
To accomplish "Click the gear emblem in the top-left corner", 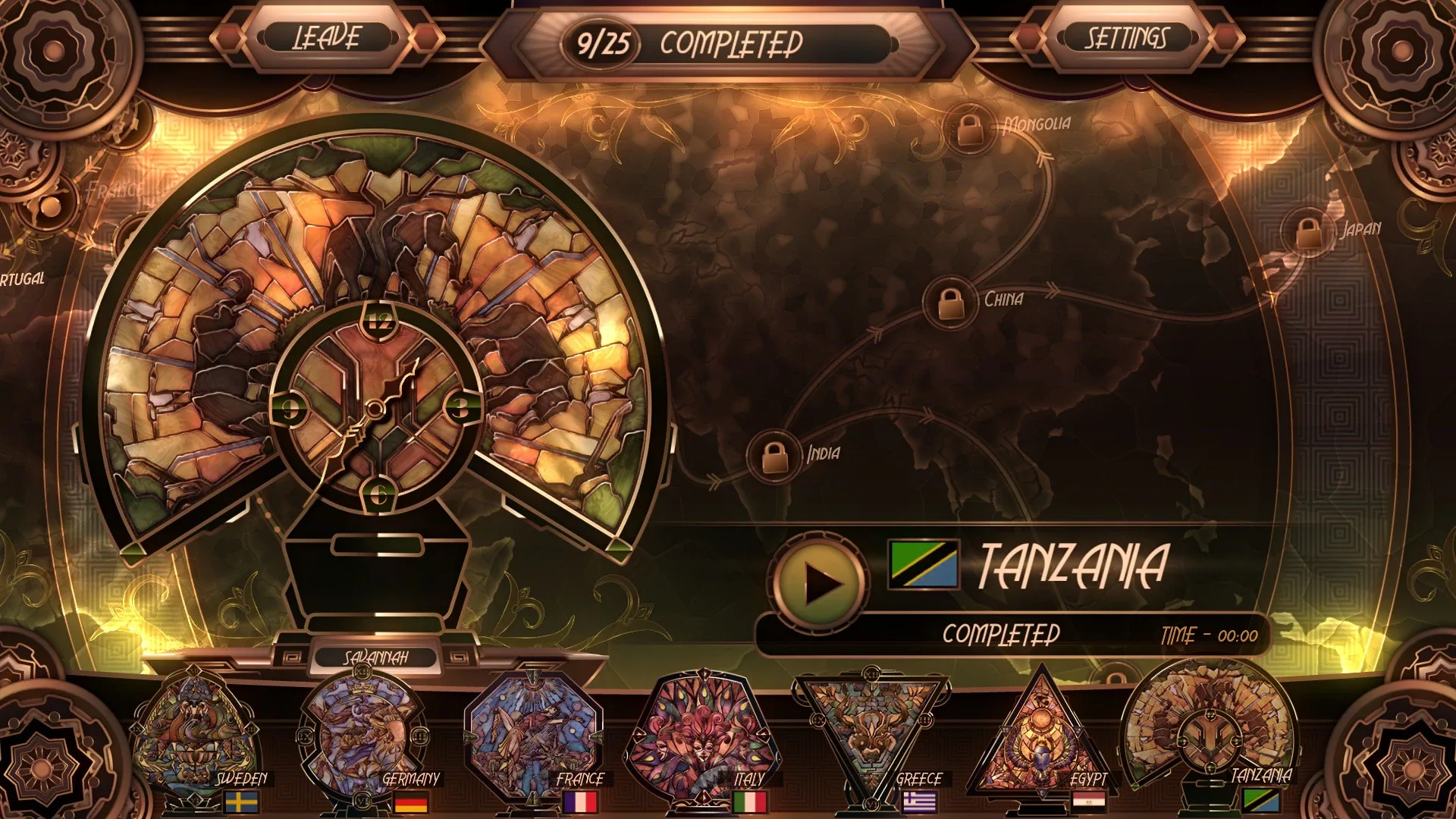I will (x=52, y=52).
